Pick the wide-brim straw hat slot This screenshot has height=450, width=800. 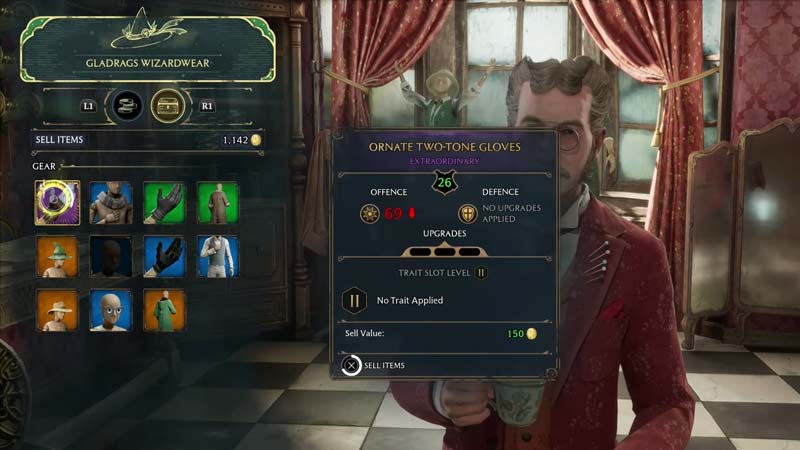coord(57,310)
